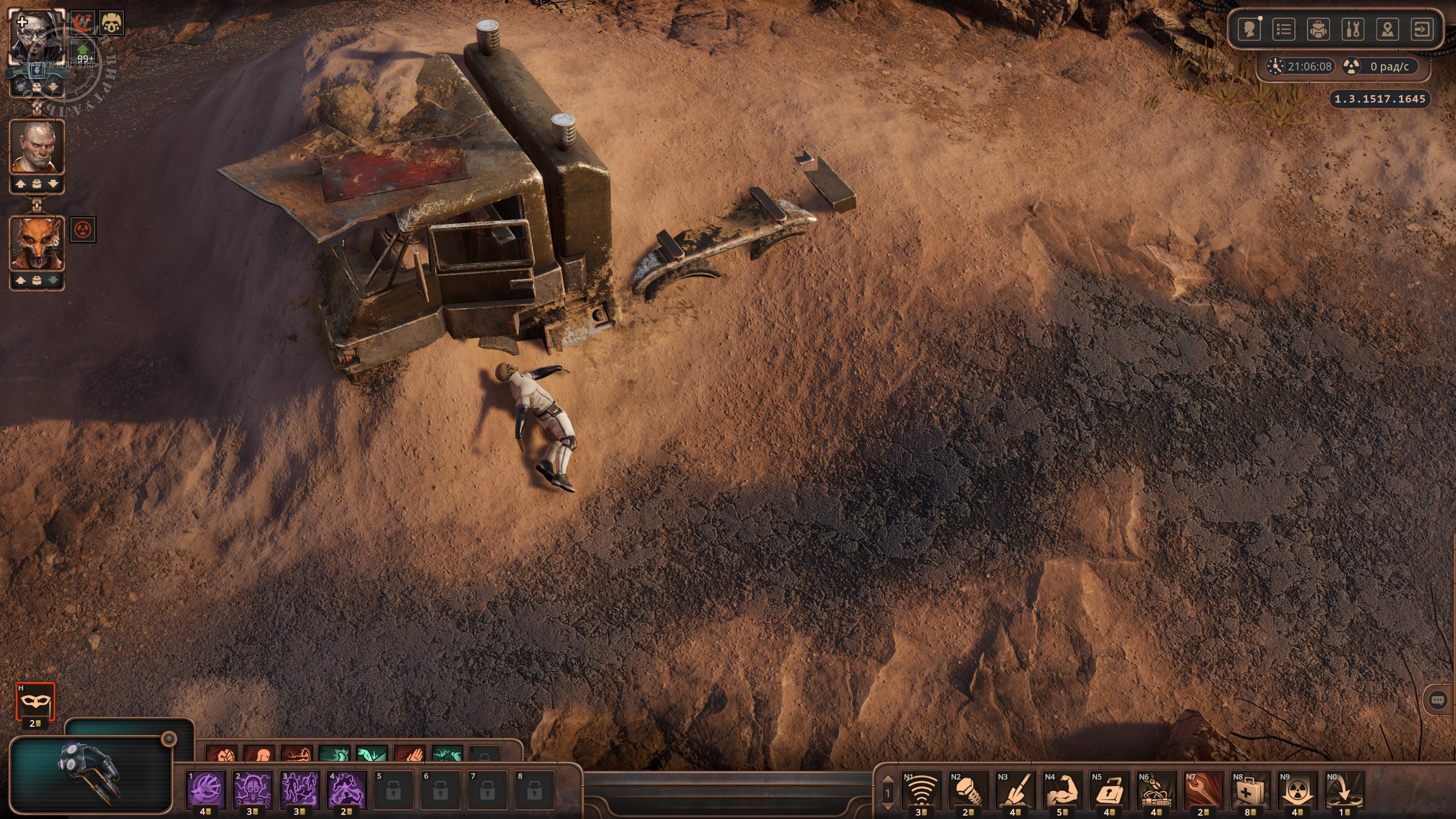
Task: Click the exit arrow menu button
Action: pos(1422,29)
